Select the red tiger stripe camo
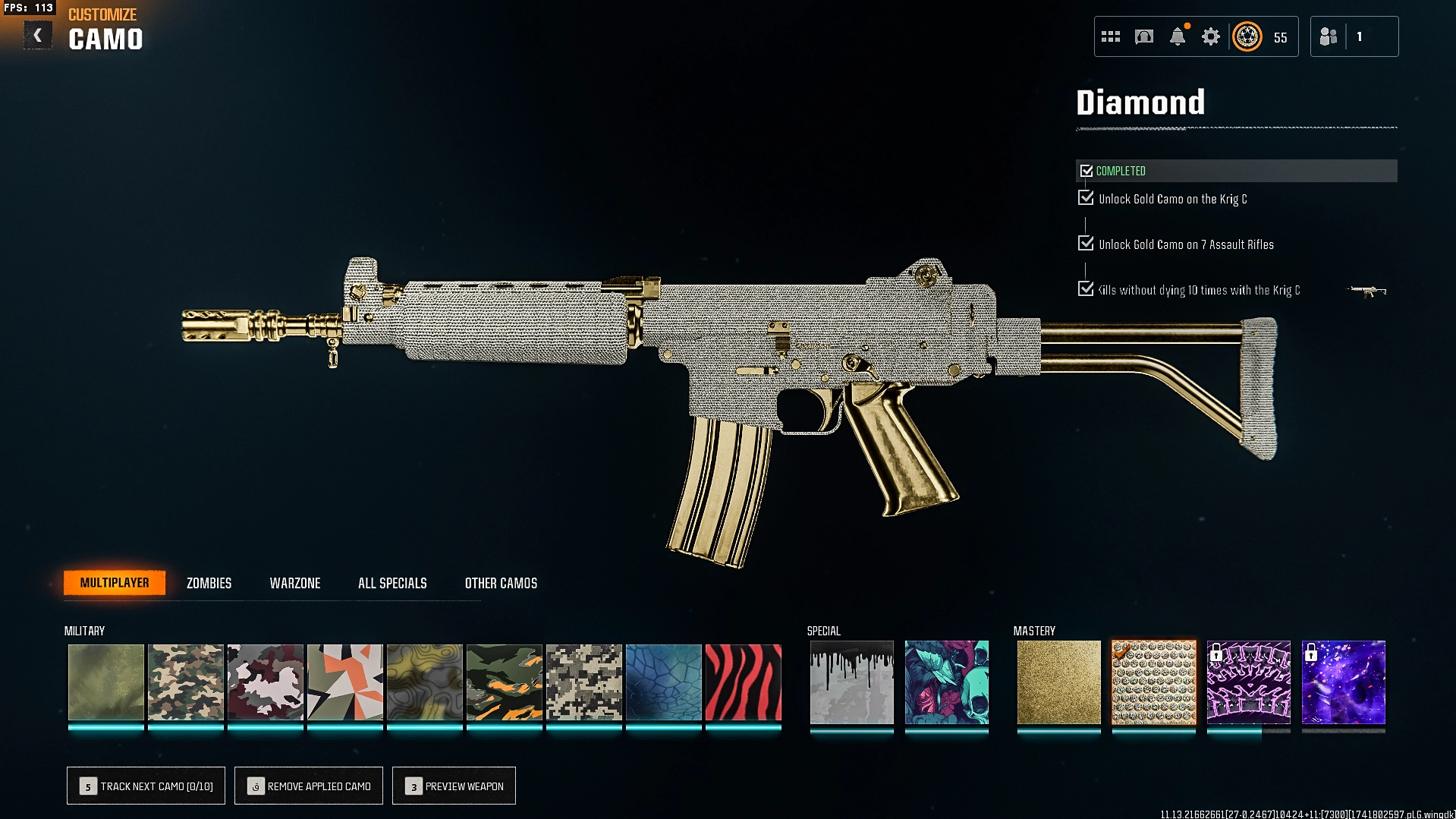 click(x=743, y=682)
